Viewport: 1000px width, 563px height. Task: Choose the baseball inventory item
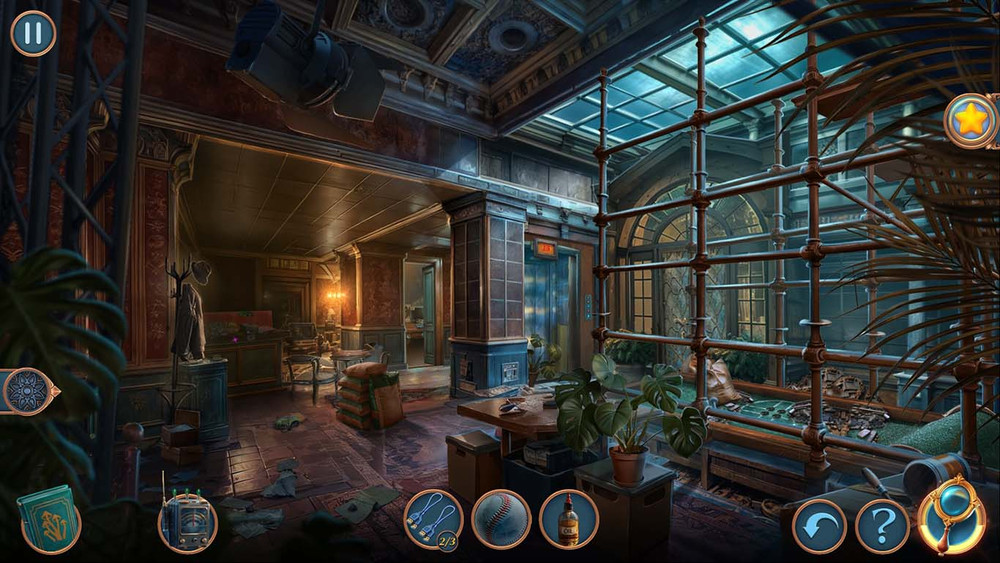(501, 519)
